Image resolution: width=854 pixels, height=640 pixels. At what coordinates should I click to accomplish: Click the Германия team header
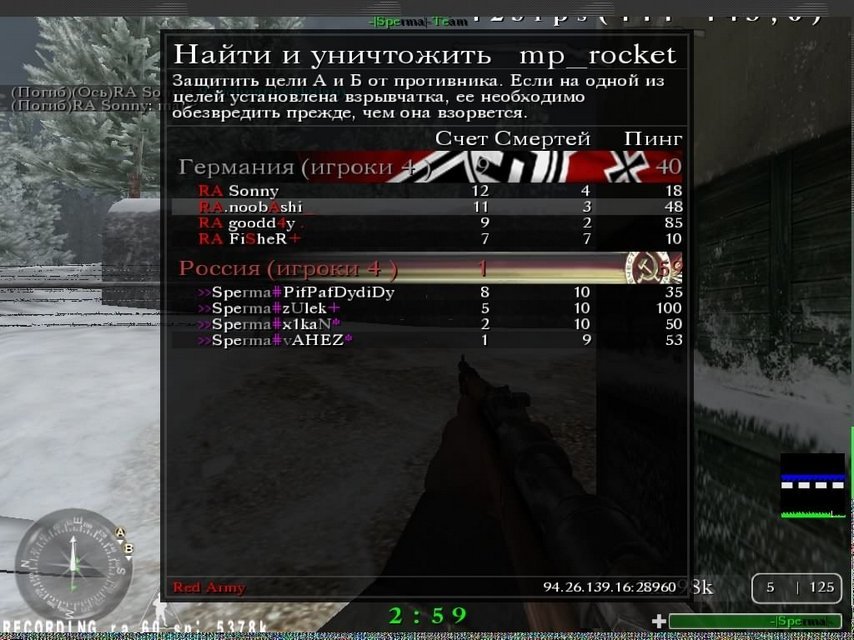pos(290,166)
